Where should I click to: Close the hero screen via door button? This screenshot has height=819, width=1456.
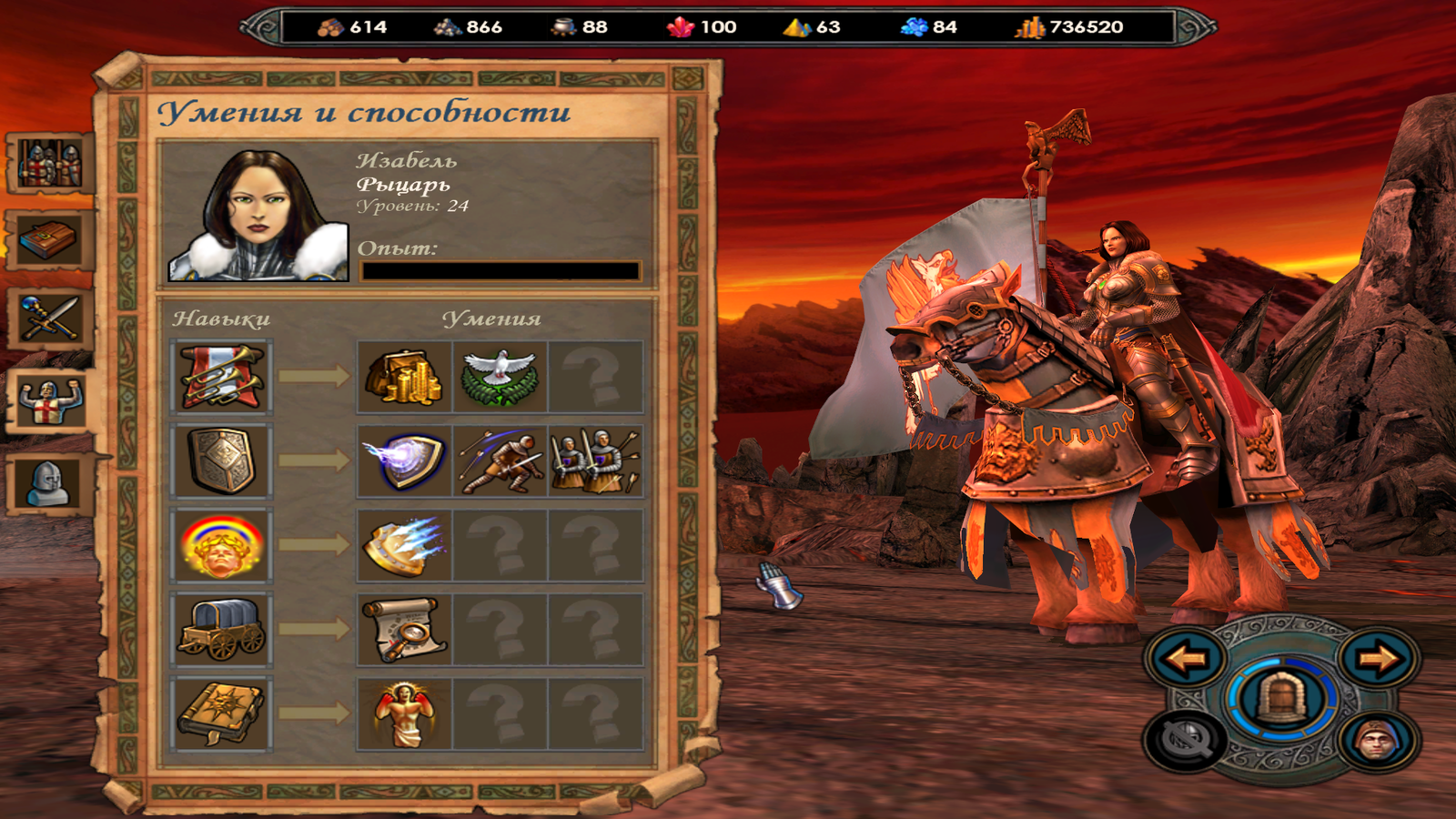coord(1281,699)
